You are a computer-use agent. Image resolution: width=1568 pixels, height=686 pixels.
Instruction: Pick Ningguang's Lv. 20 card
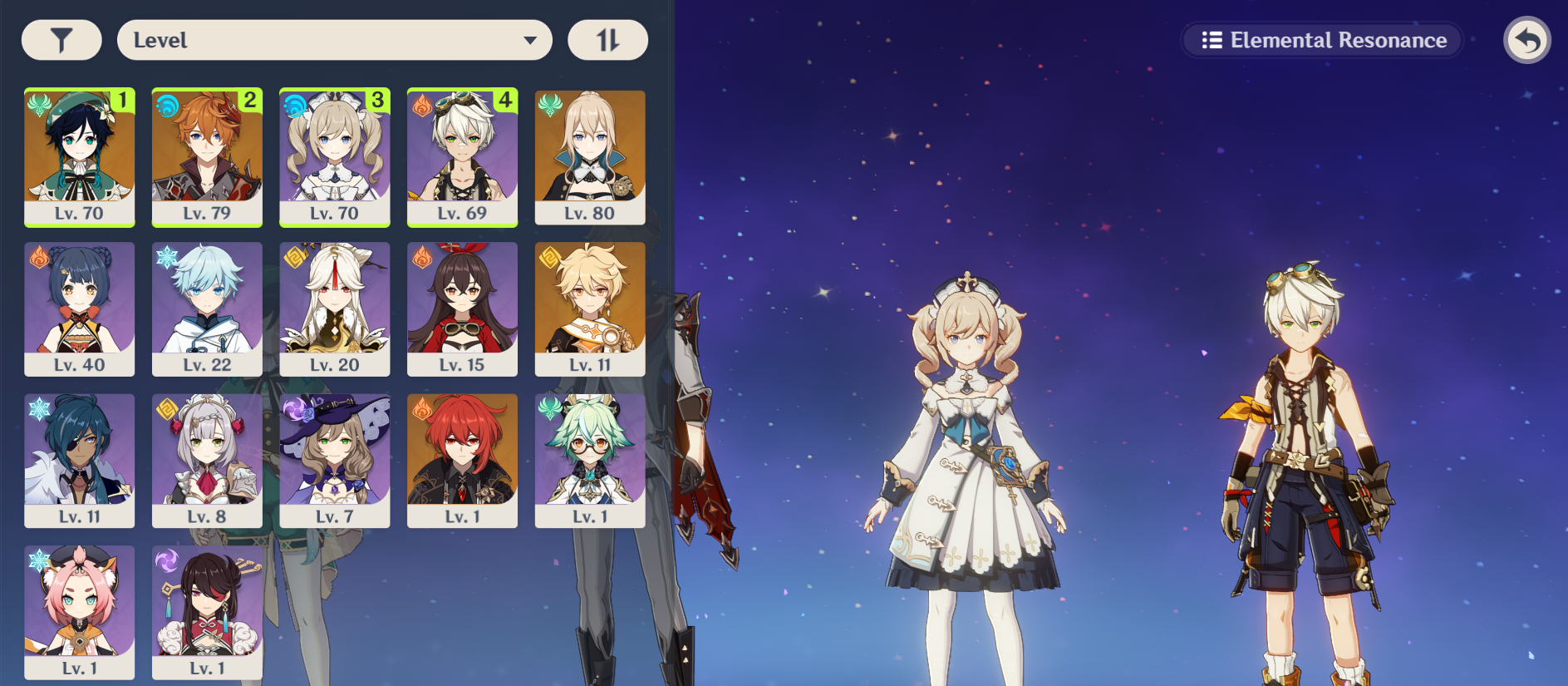click(x=335, y=308)
